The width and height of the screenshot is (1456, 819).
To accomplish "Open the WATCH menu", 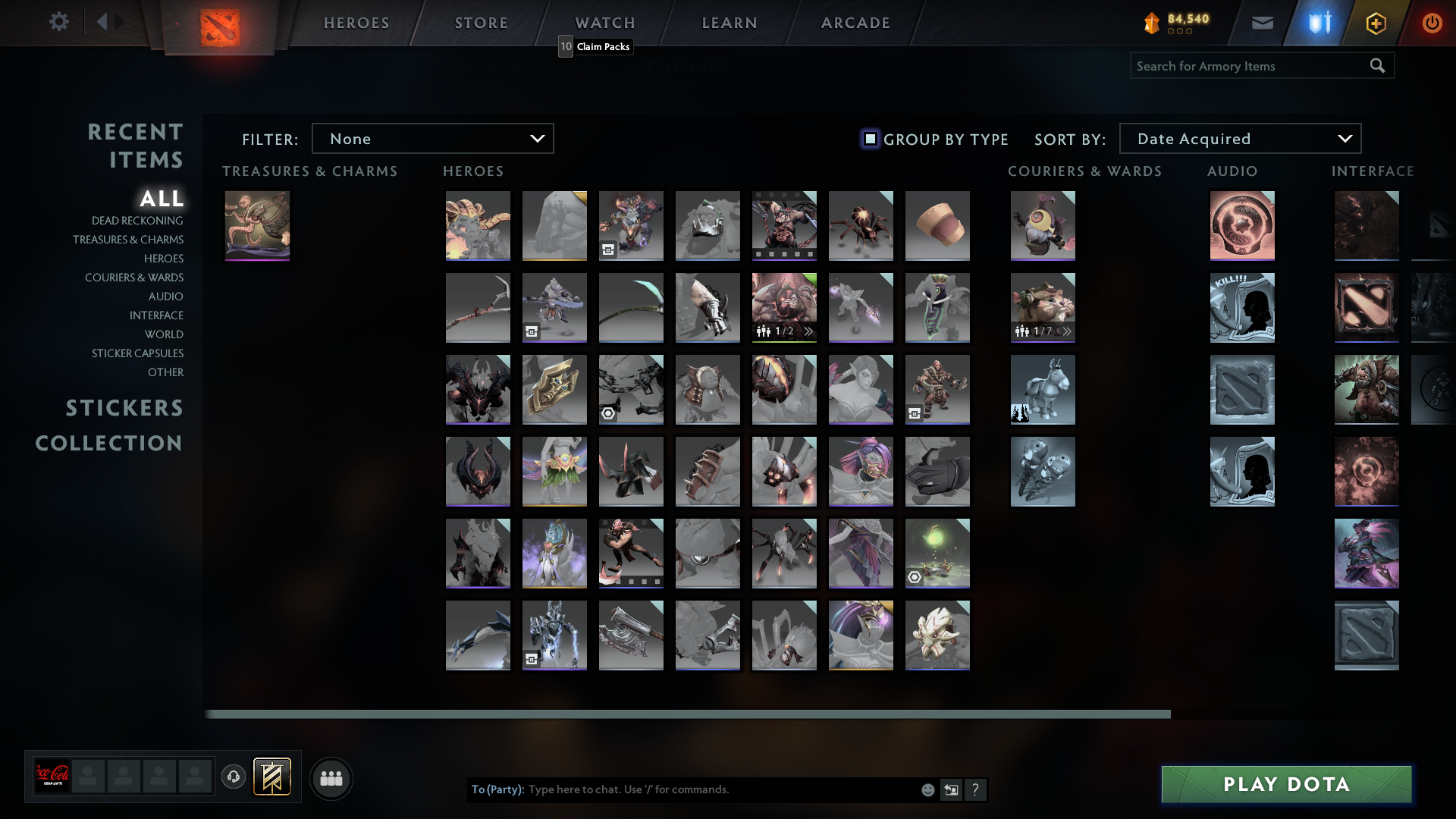I will [x=604, y=23].
